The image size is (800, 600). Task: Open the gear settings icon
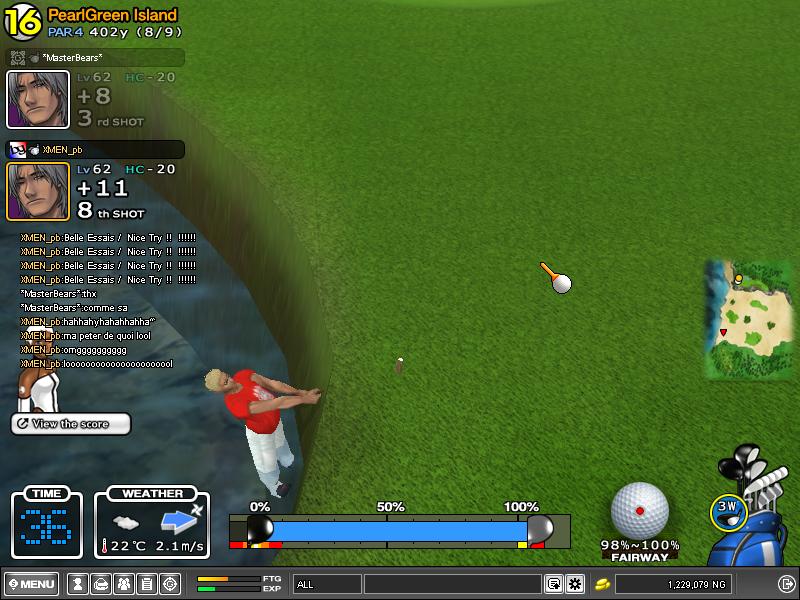pos(575,584)
